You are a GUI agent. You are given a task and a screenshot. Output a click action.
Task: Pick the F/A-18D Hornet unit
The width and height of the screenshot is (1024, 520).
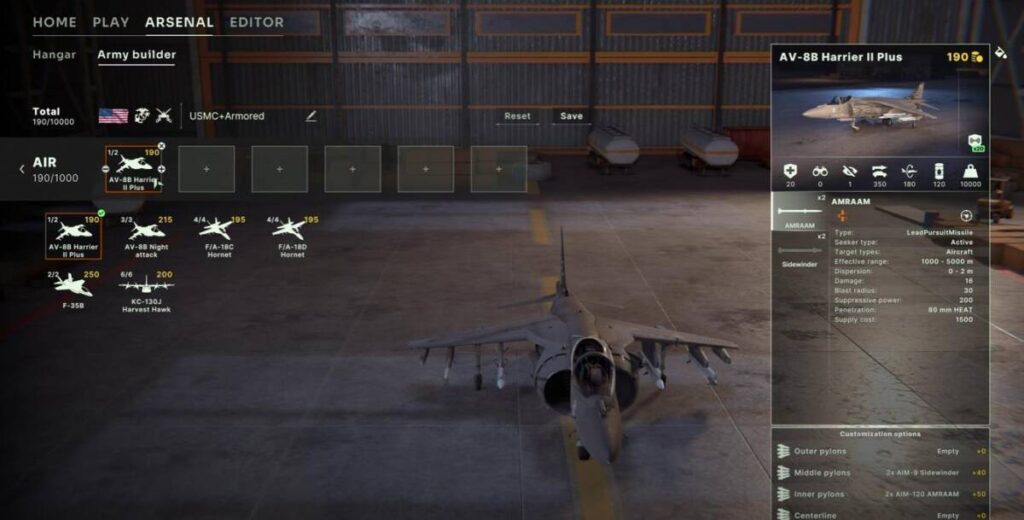[x=292, y=236]
